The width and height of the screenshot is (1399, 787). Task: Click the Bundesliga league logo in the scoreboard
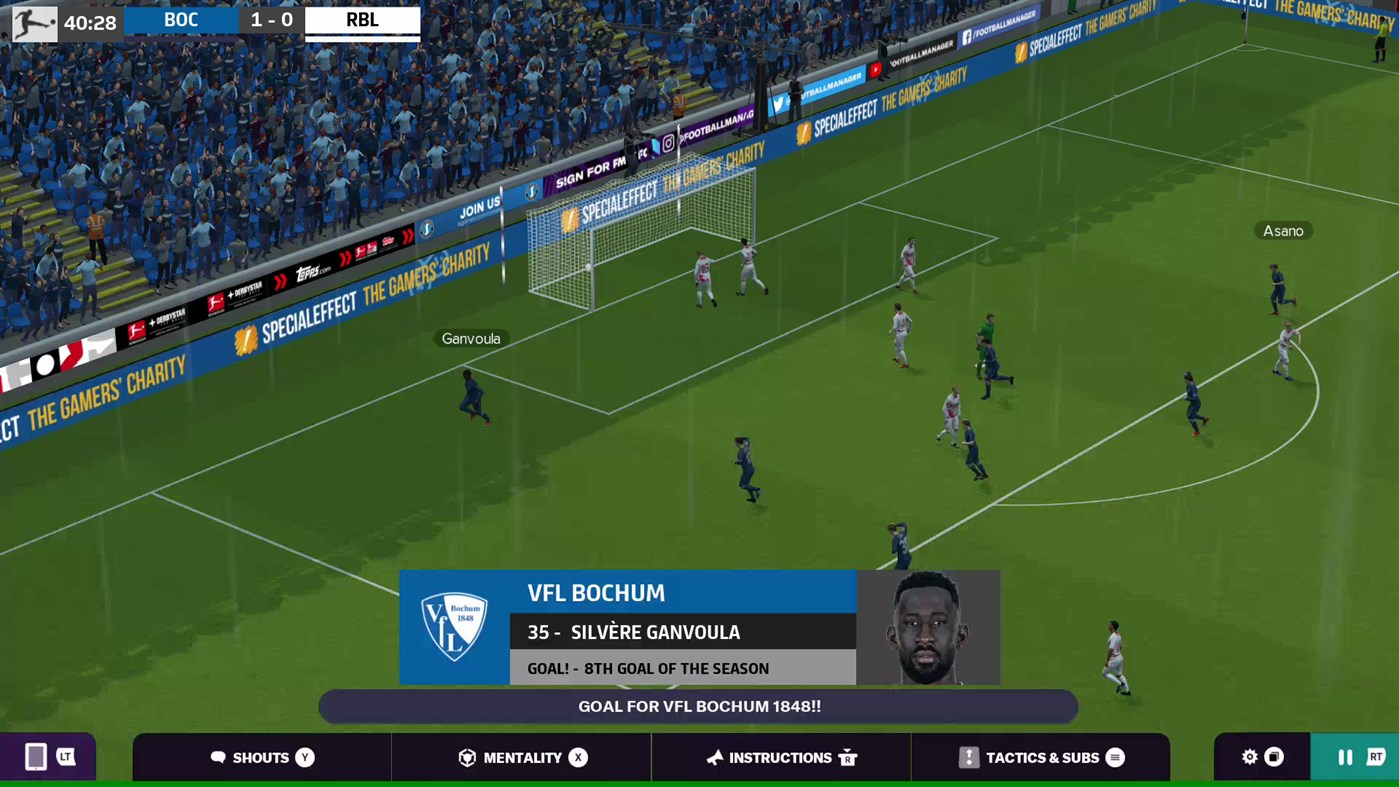pos(33,20)
